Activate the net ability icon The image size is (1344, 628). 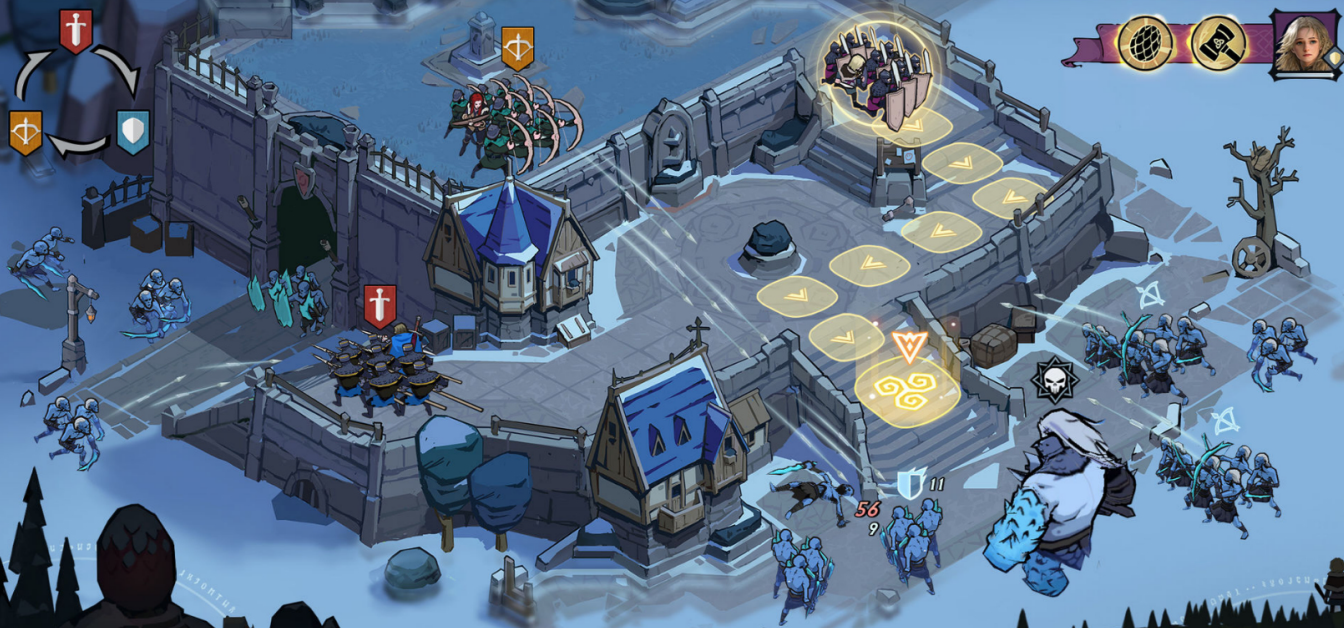point(1145,43)
